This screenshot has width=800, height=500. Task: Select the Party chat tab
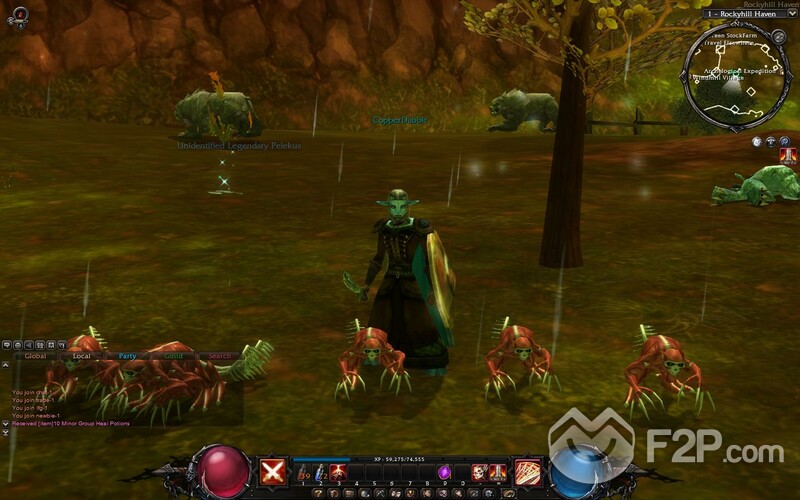[127, 356]
